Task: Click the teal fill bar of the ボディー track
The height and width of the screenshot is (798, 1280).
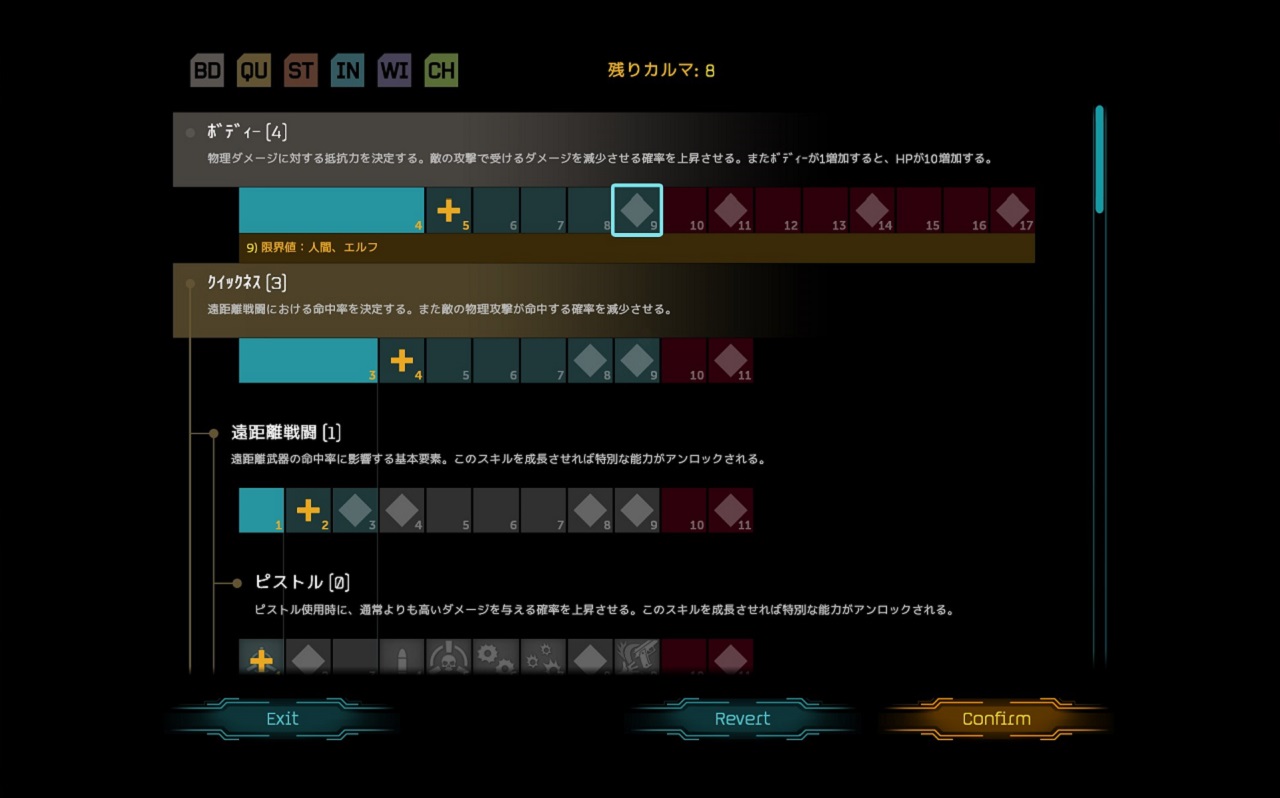Action: click(330, 209)
